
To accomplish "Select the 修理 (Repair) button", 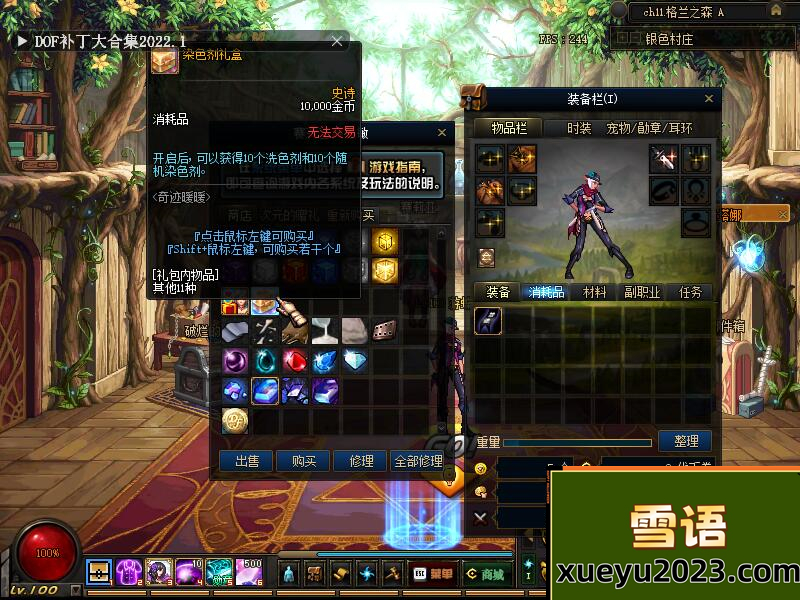I will pyautogui.click(x=361, y=461).
